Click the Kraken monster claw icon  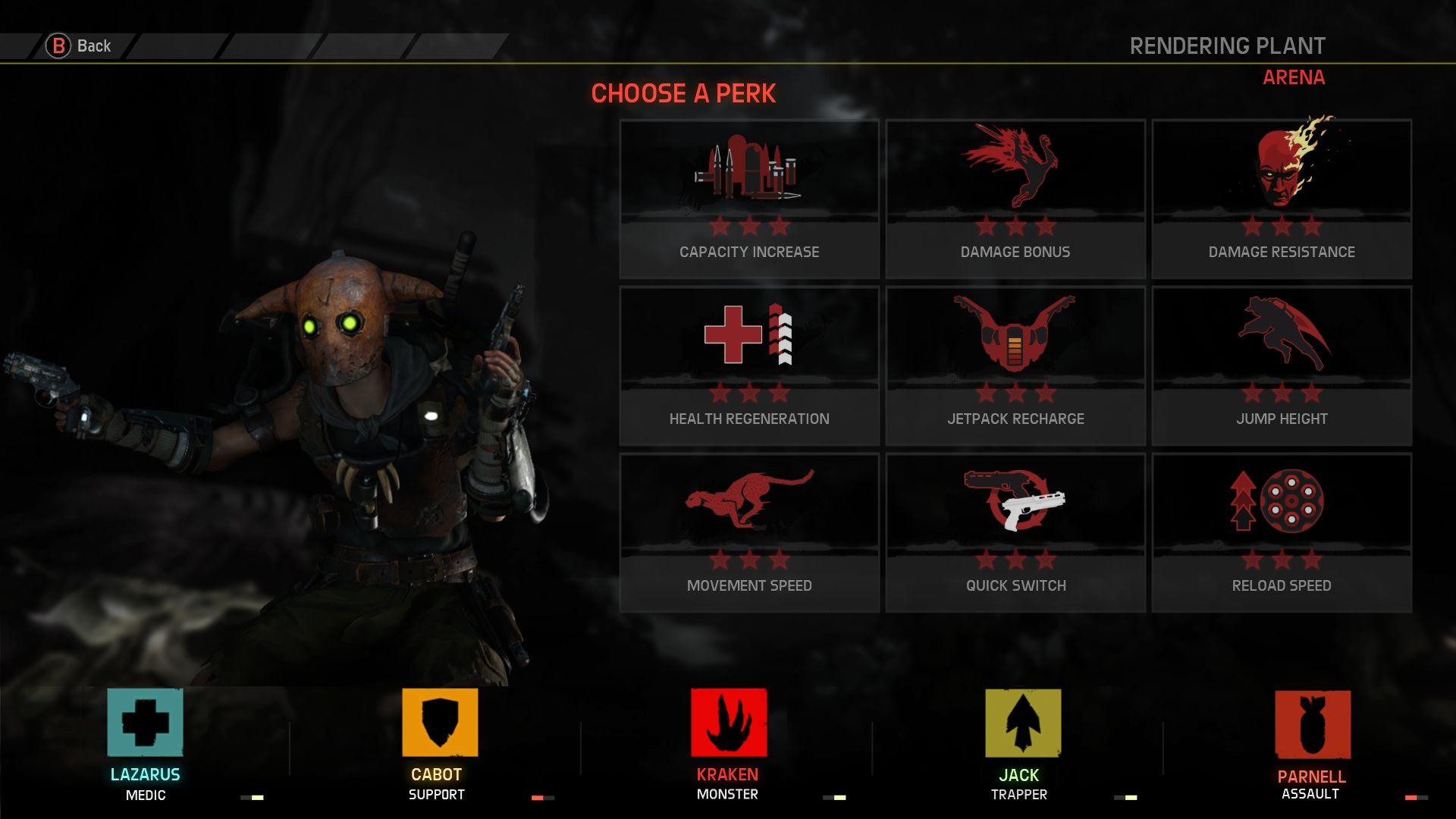[728, 728]
